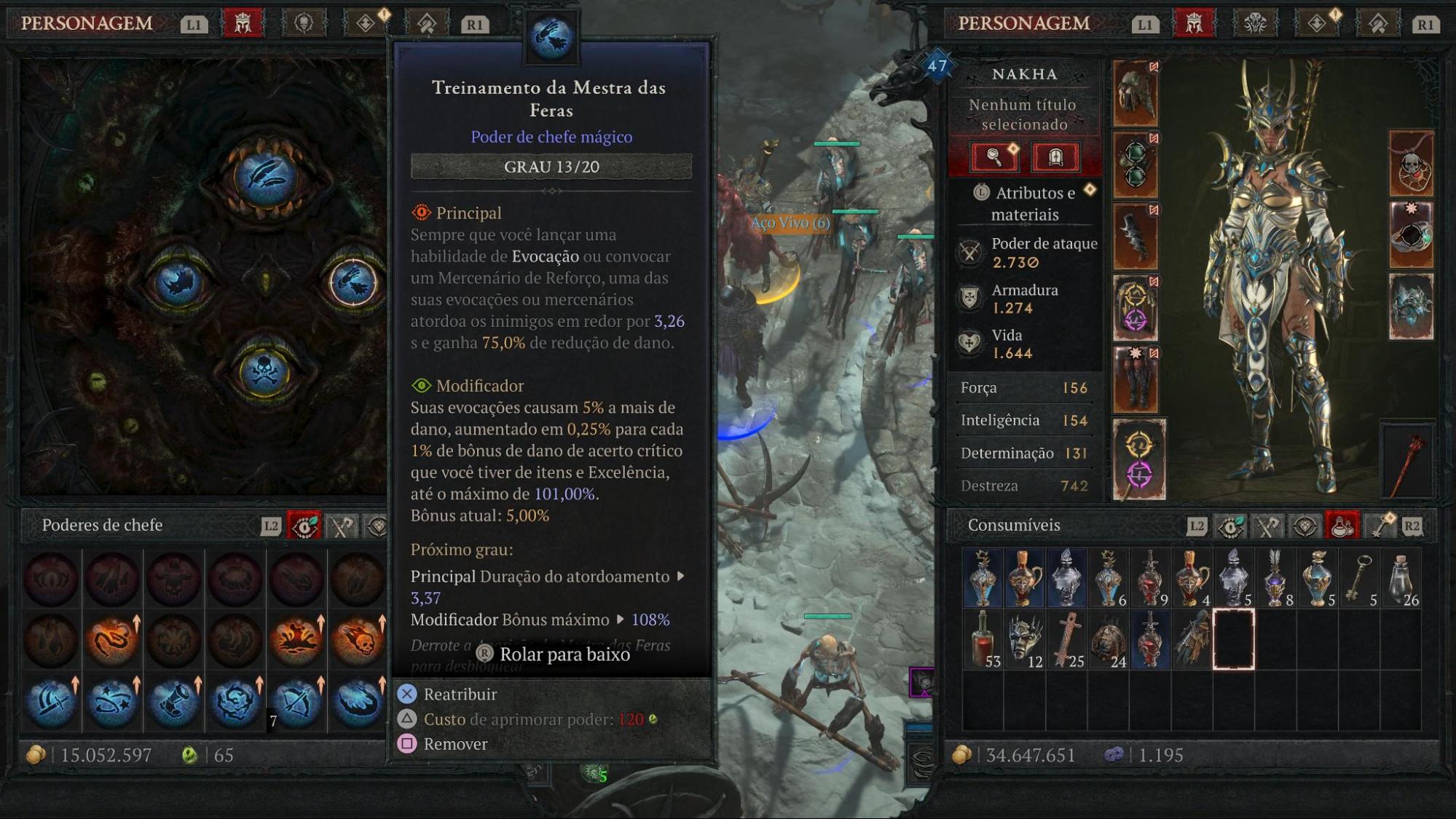Open the consumables tab with potion icon
The image size is (1456, 819).
coord(1342,526)
